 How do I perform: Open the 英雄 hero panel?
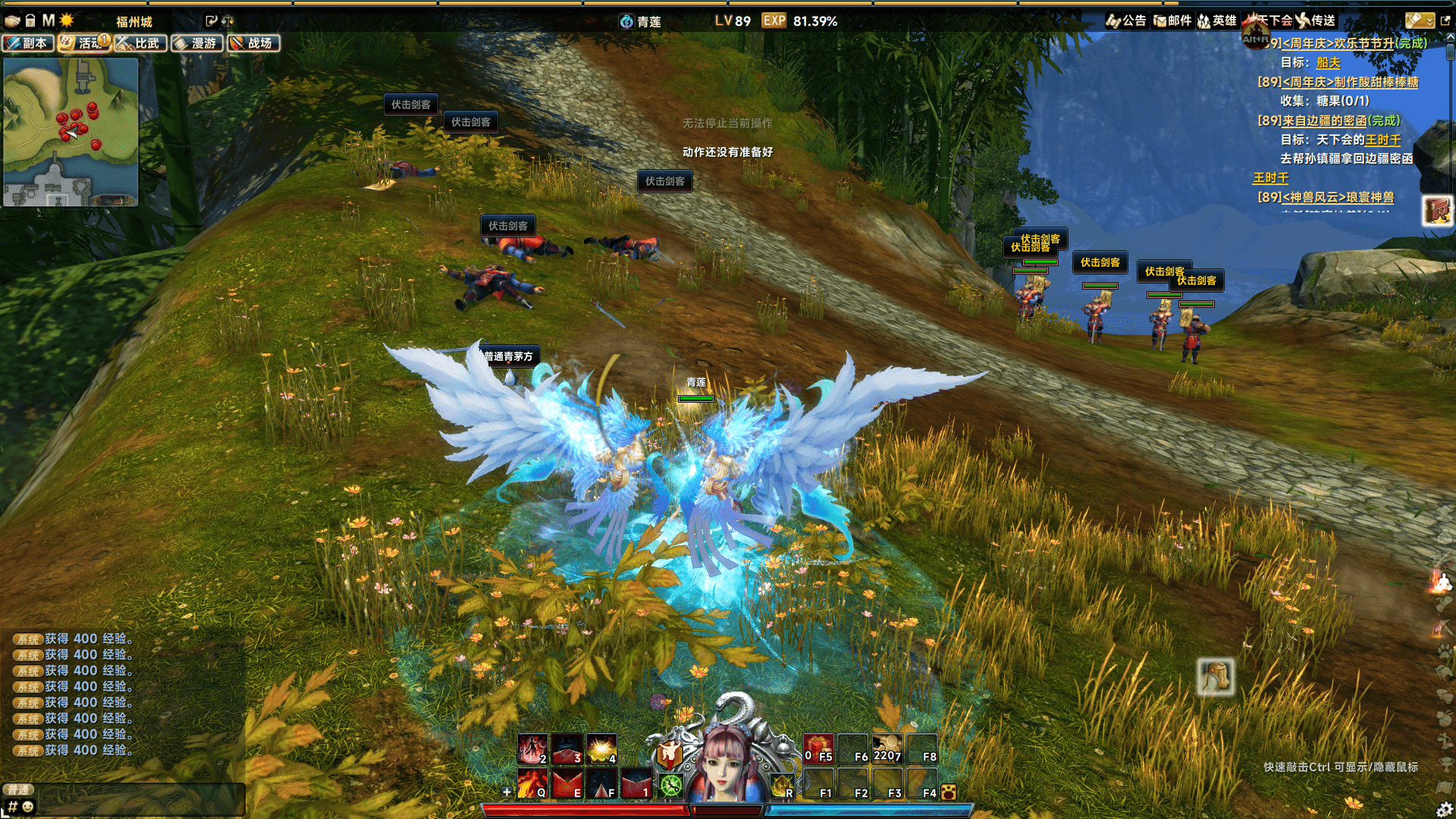1217,20
